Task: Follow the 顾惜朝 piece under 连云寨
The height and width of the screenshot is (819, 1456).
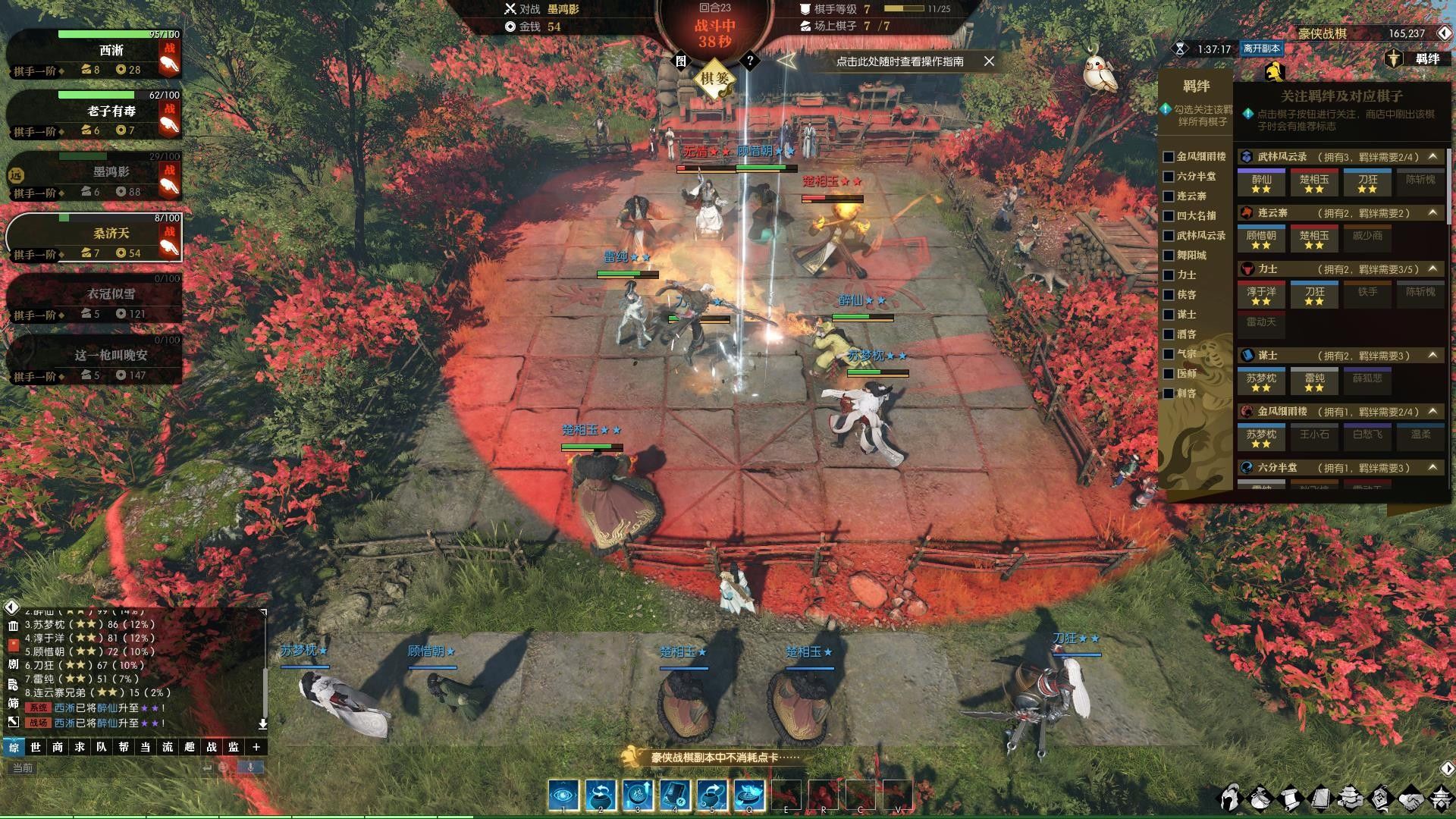Action: pyautogui.click(x=1261, y=239)
